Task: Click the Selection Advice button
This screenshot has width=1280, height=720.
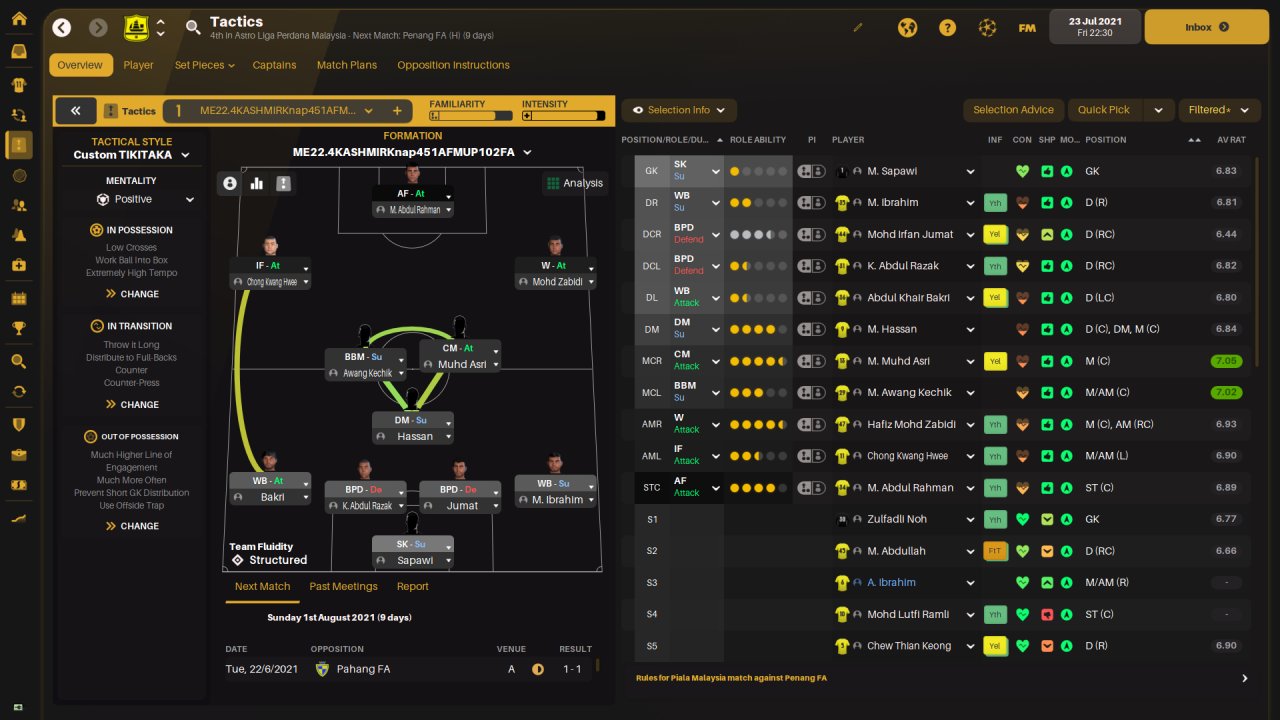Action: tap(1013, 110)
